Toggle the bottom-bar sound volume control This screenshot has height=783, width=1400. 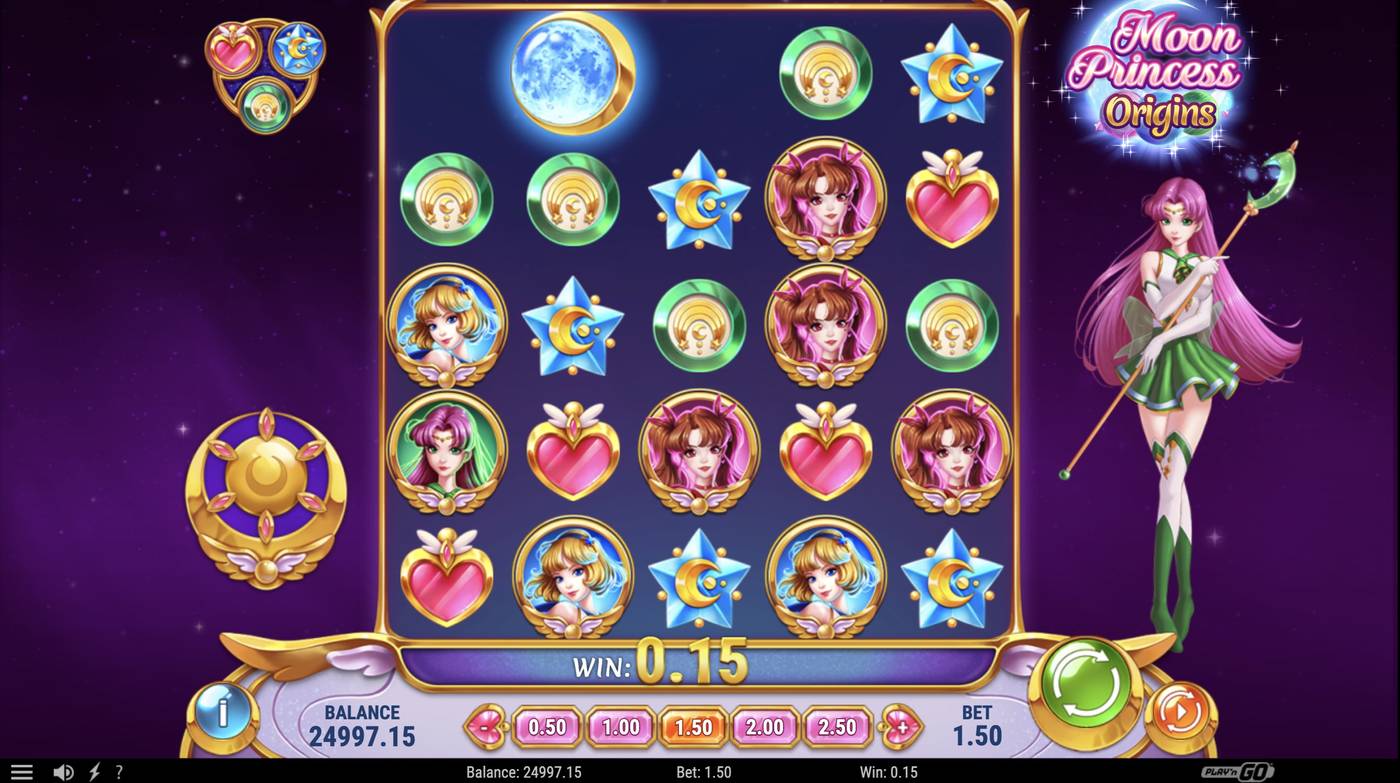[62, 771]
